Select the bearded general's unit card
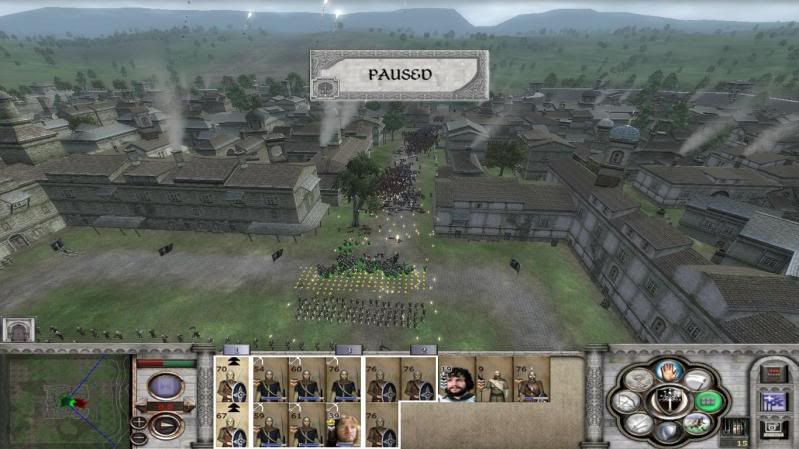This screenshot has width=799, height=449. [x=457, y=381]
